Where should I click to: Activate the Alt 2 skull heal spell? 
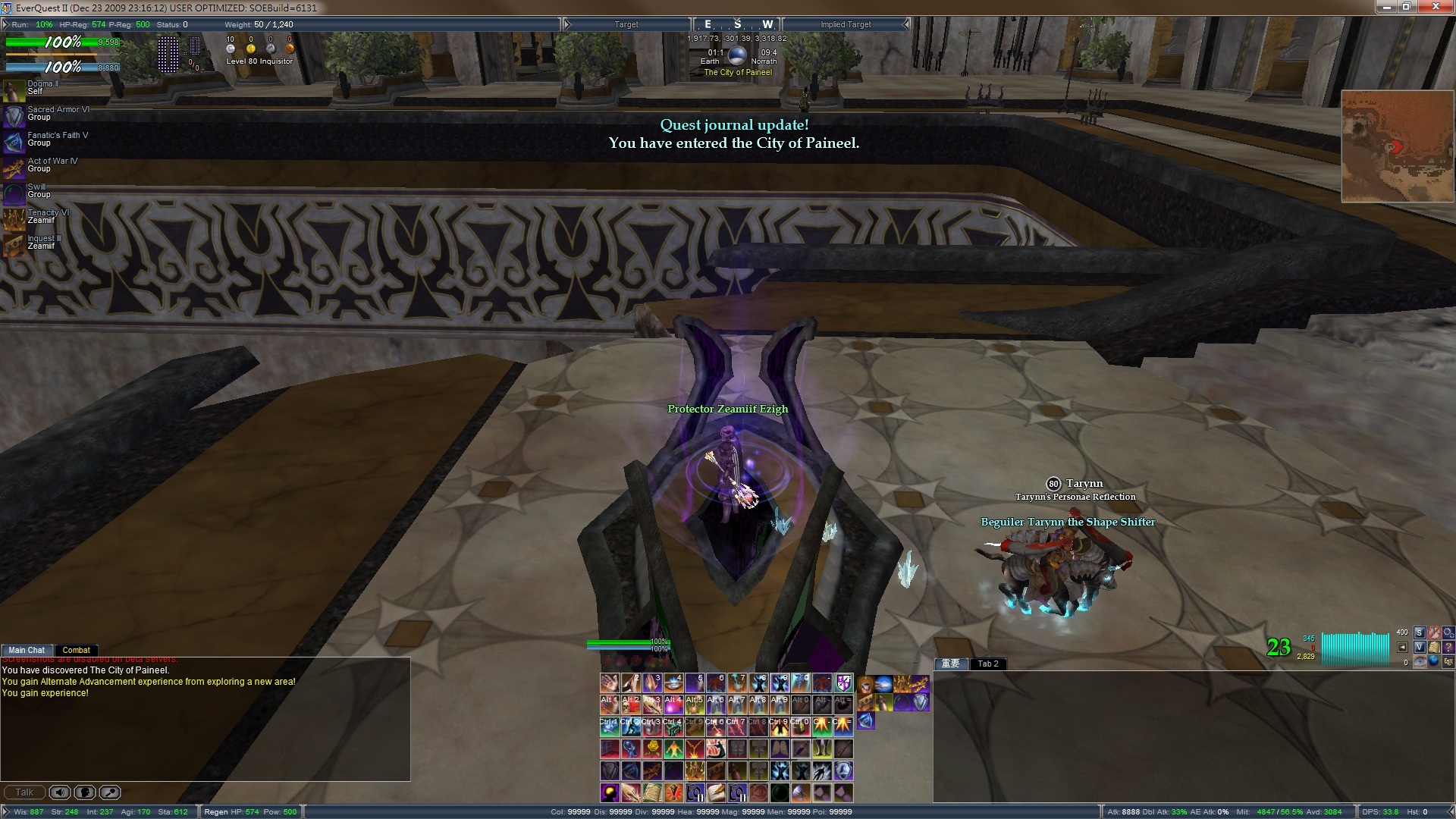pos(631,705)
